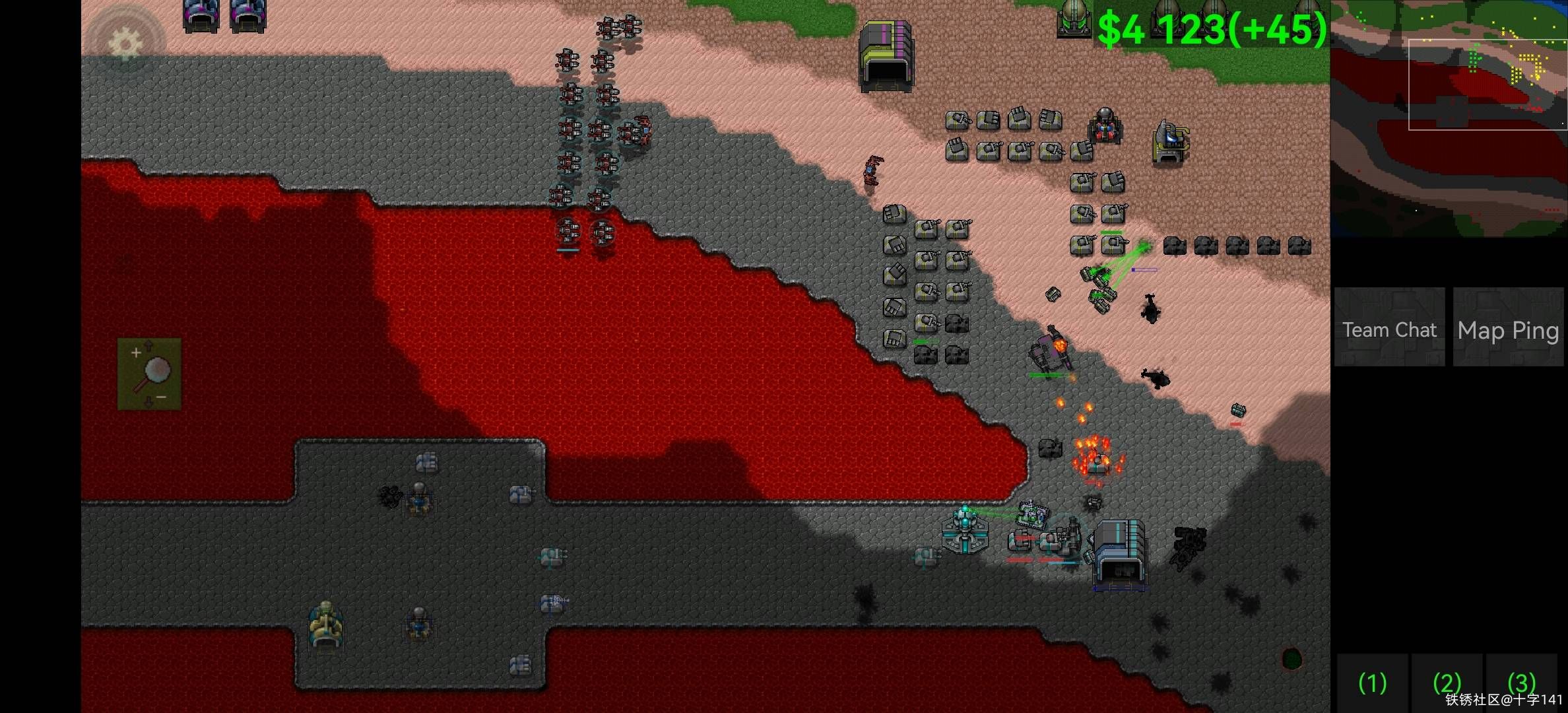Open the gear settings menu
Viewport: 1568px width, 713px height.
click(x=125, y=44)
